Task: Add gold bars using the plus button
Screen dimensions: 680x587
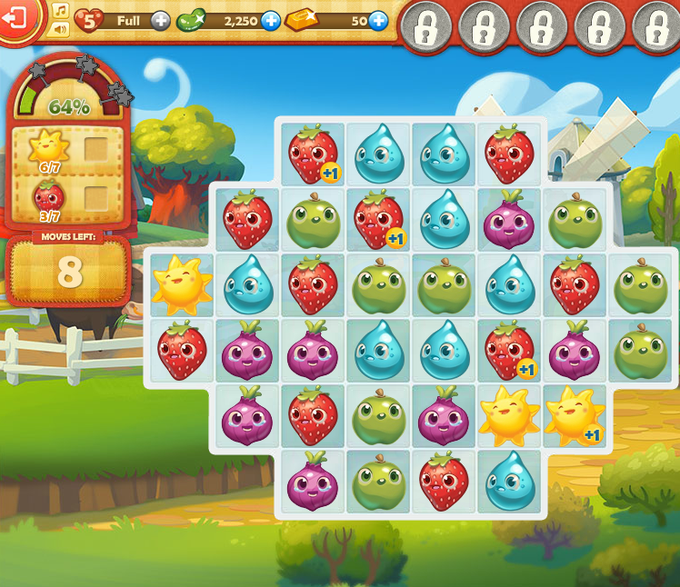Action: 378,20
